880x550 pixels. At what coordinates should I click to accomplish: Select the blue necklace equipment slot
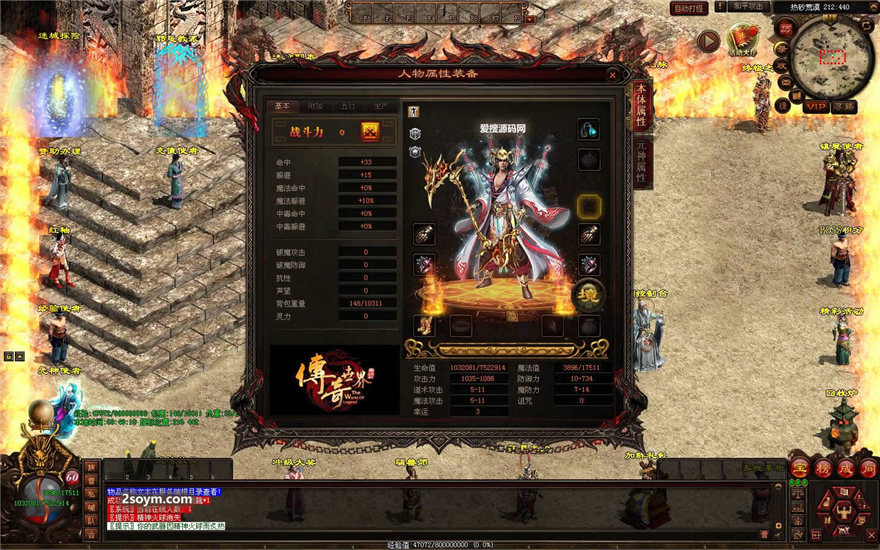[x=589, y=130]
